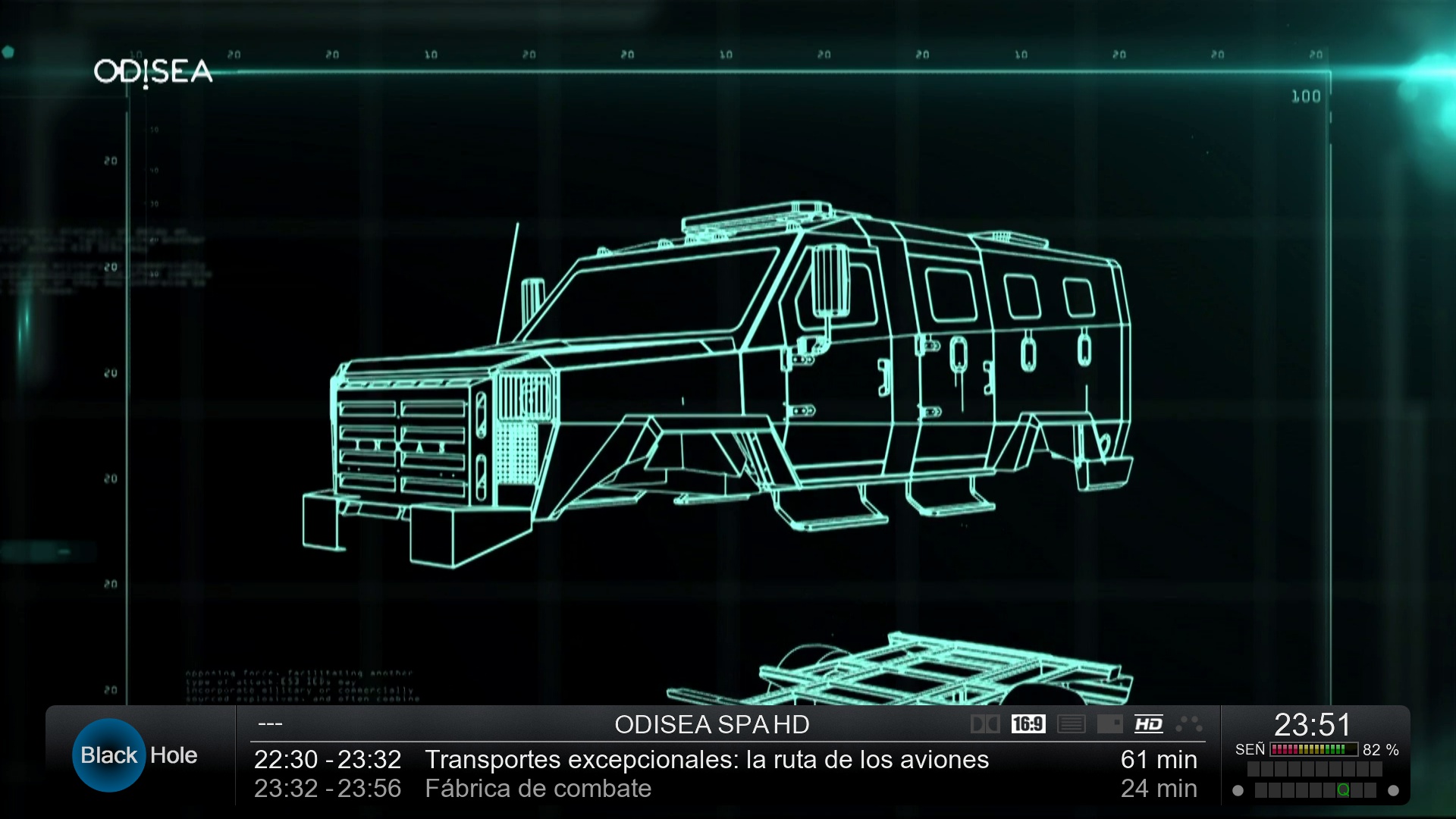
Task: Click the ODISEA SPA HD channel name
Action: tap(711, 725)
